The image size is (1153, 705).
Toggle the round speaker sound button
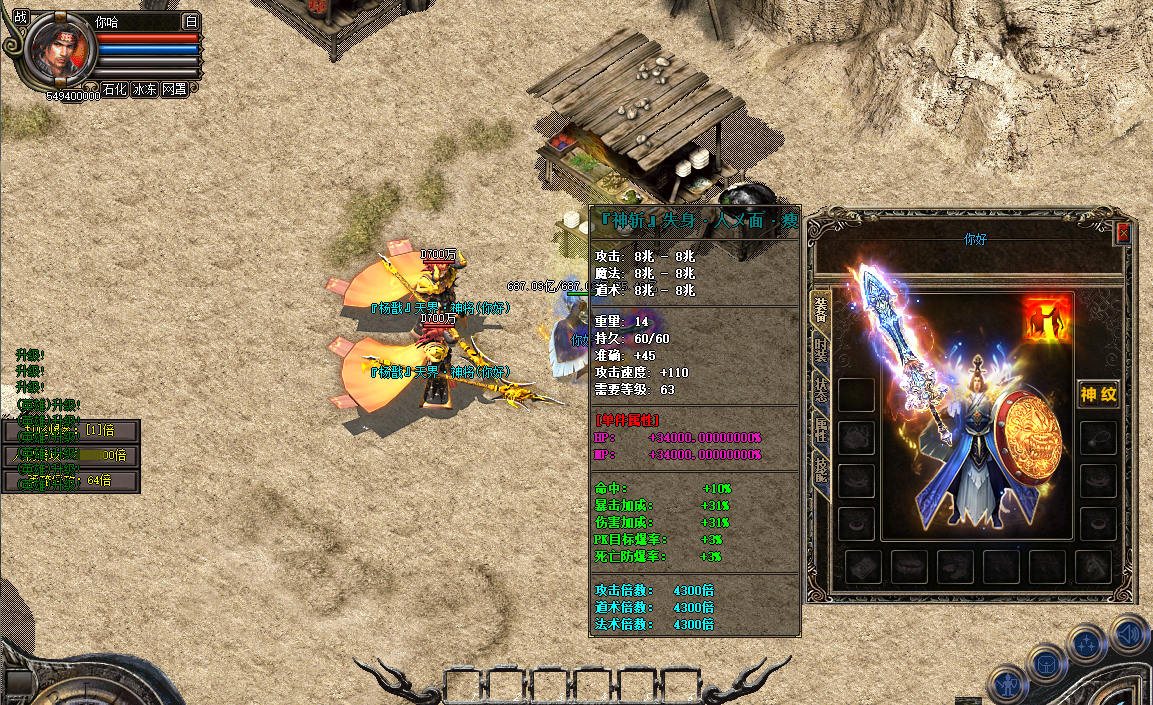1129,633
